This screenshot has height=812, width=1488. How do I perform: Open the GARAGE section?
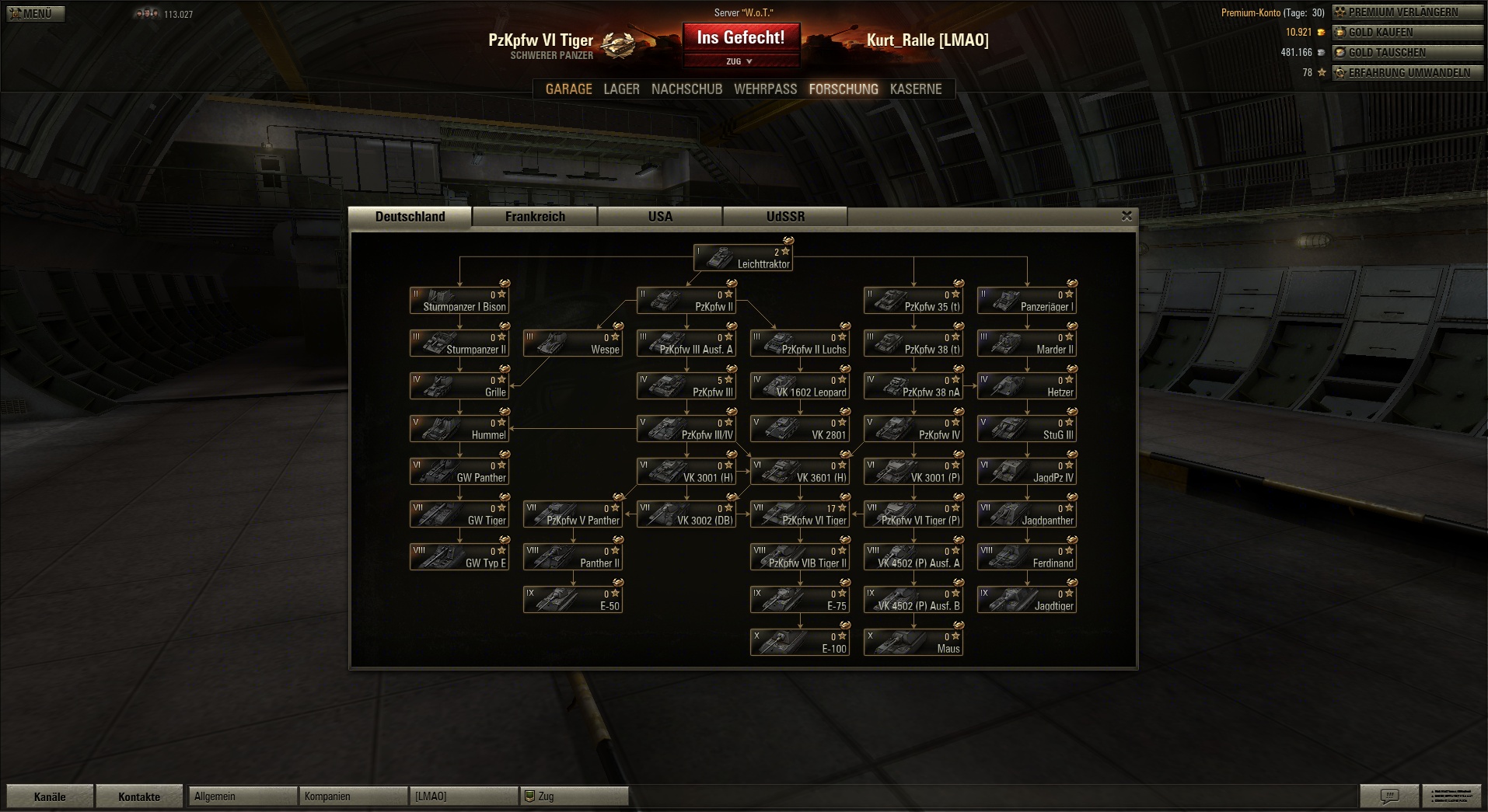(568, 89)
